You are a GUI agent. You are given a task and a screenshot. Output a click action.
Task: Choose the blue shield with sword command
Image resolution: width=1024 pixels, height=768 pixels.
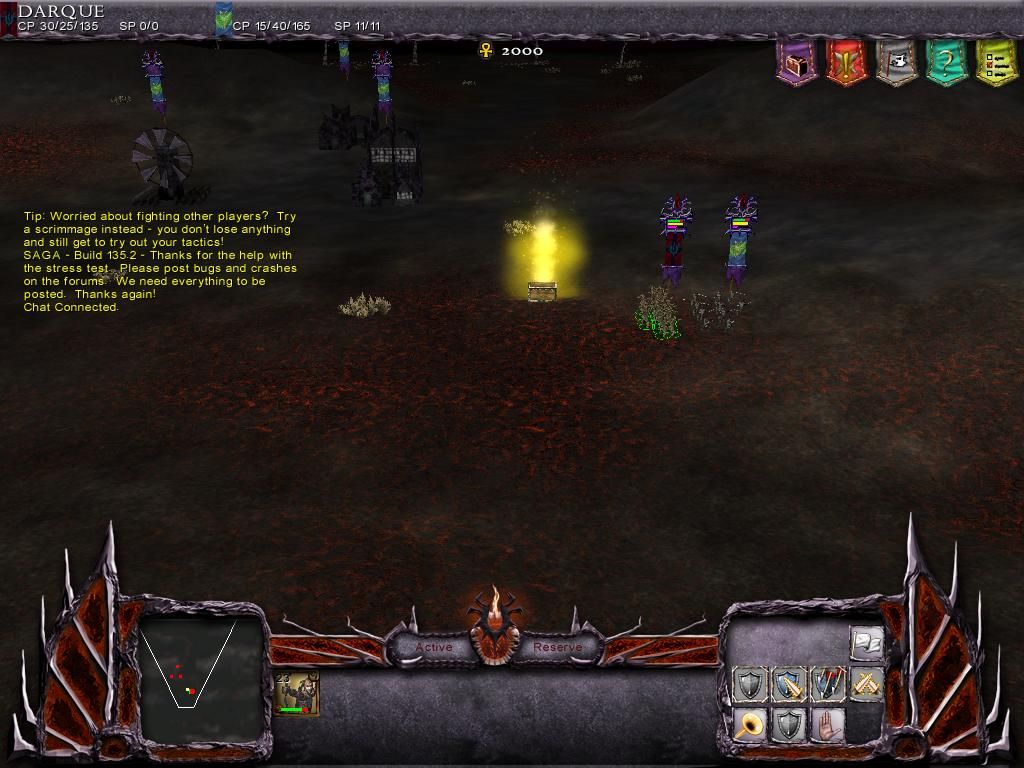click(789, 685)
